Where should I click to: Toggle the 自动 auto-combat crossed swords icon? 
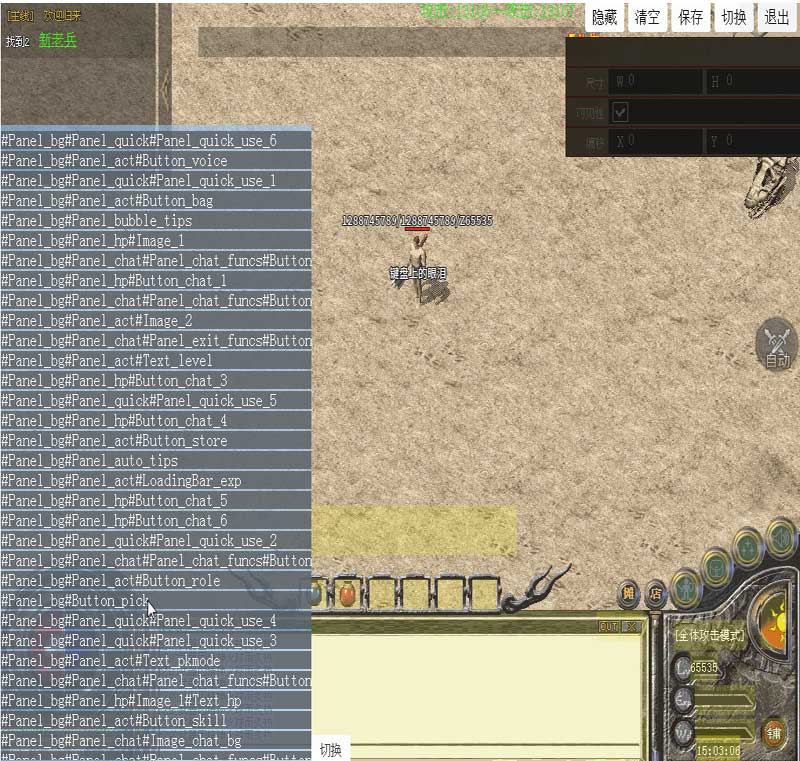click(x=777, y=345)
